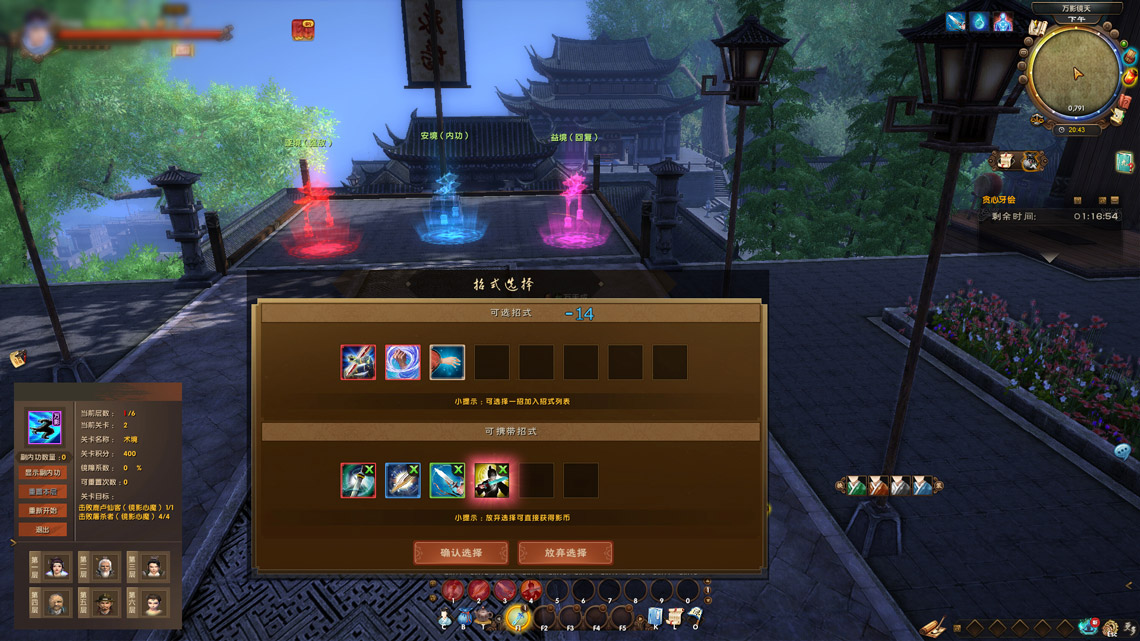Image resolution: width=1140 pixels, height=641 pixels.
Task: Choose the open palm strike skill
Action: (x=447, y=362)
